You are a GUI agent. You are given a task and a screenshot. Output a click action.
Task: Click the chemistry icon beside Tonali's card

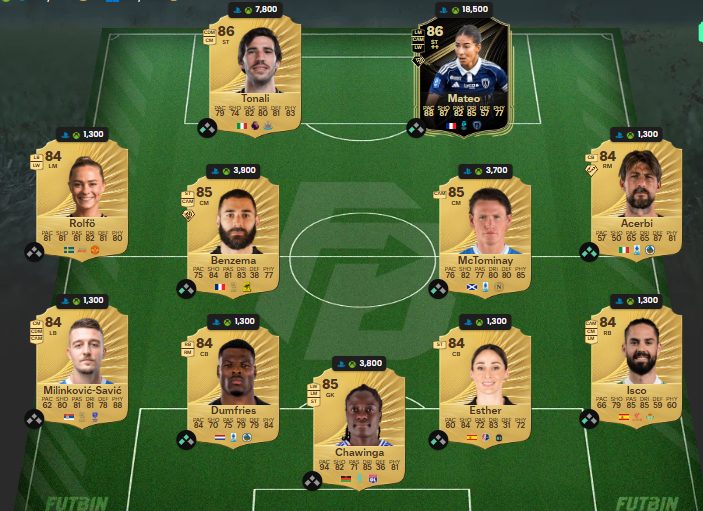(x=207, y=128)
